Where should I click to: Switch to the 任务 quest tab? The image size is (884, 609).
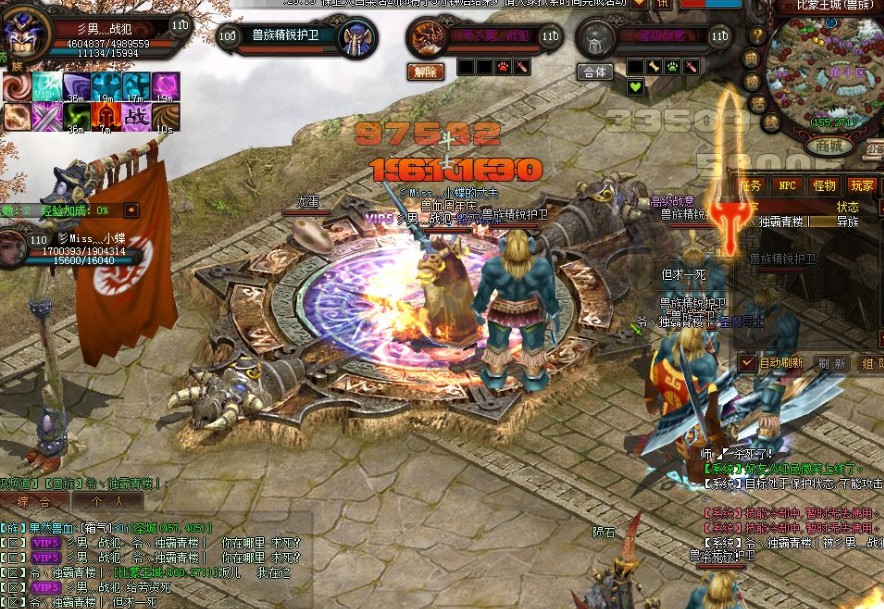pos(751,185)
